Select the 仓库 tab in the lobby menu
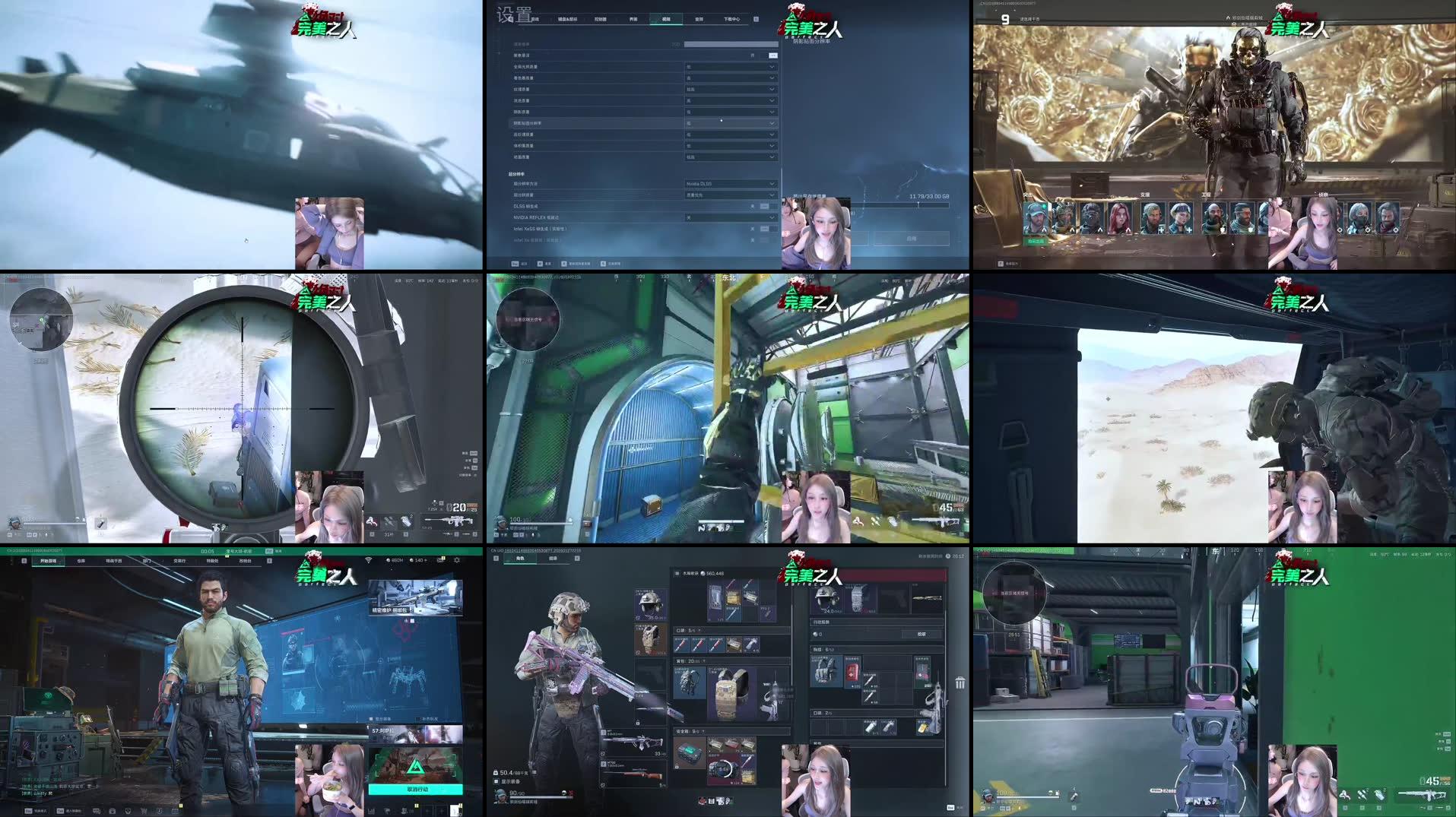Viewport: 1456px width, 817px height. point(81,561)
